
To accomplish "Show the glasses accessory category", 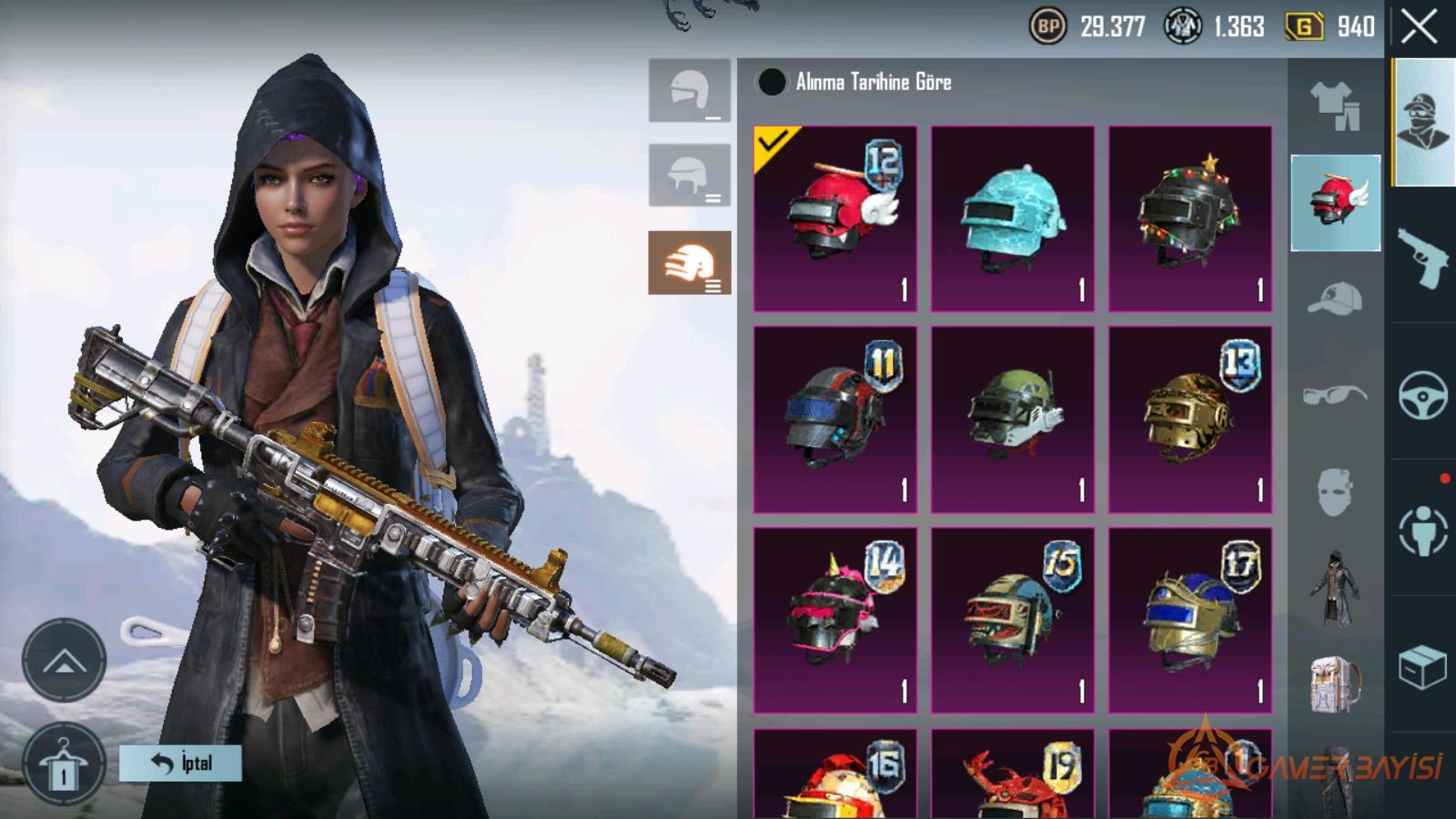I will [1335, 395].
